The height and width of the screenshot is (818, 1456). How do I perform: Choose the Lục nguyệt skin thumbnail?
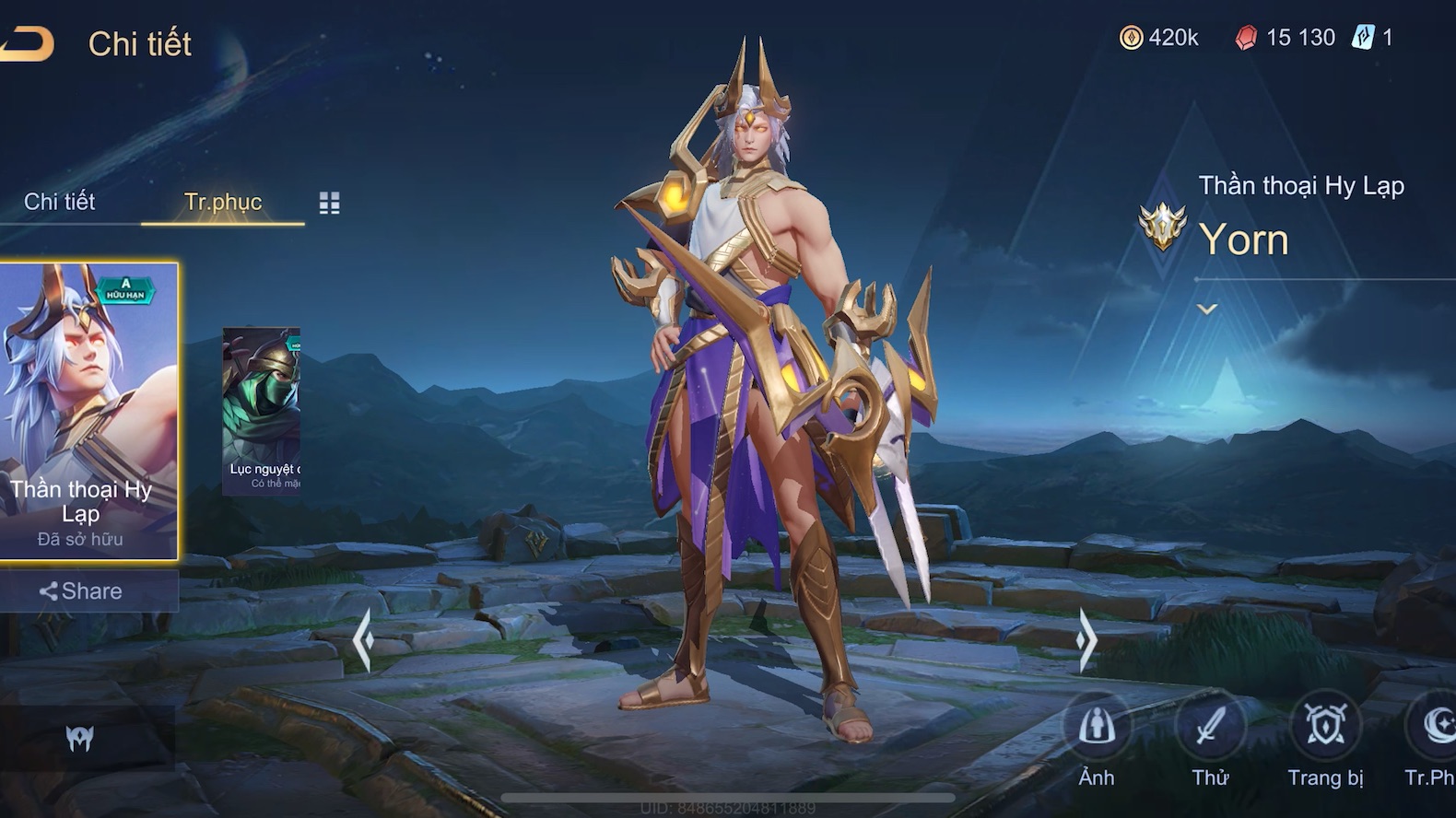(262, 410)
